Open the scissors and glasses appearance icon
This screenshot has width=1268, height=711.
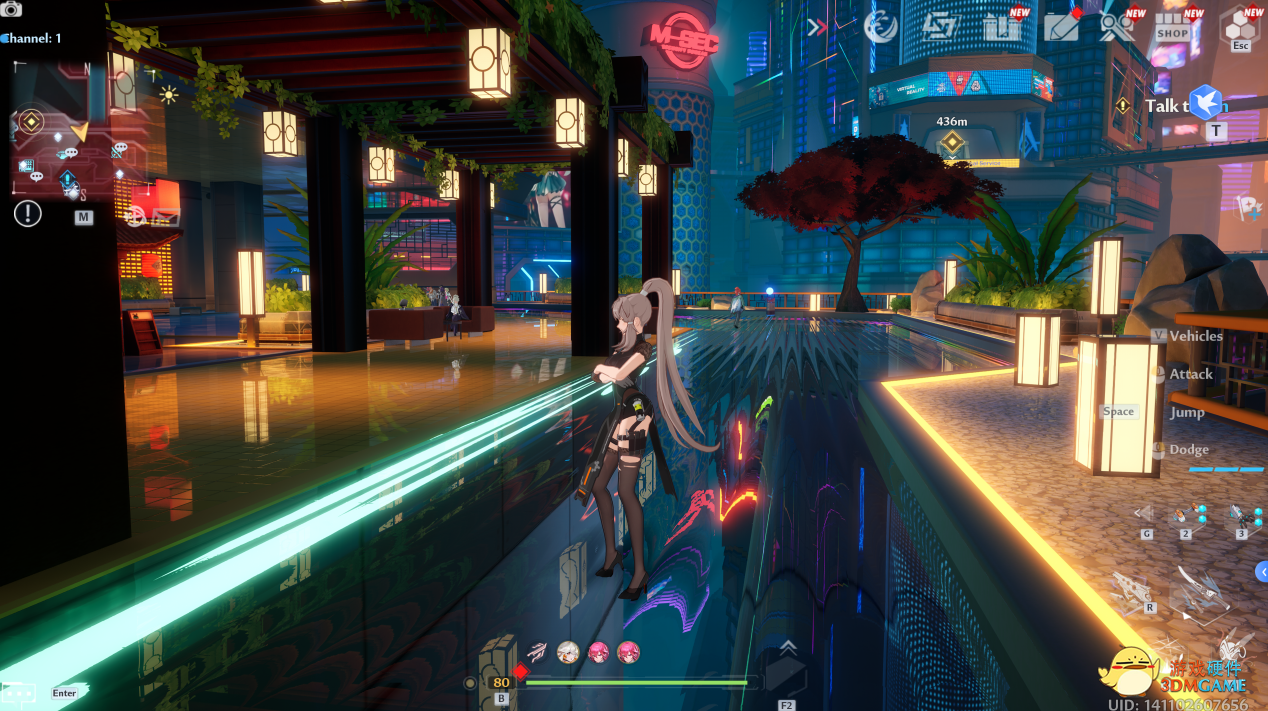coord(1116,27)
